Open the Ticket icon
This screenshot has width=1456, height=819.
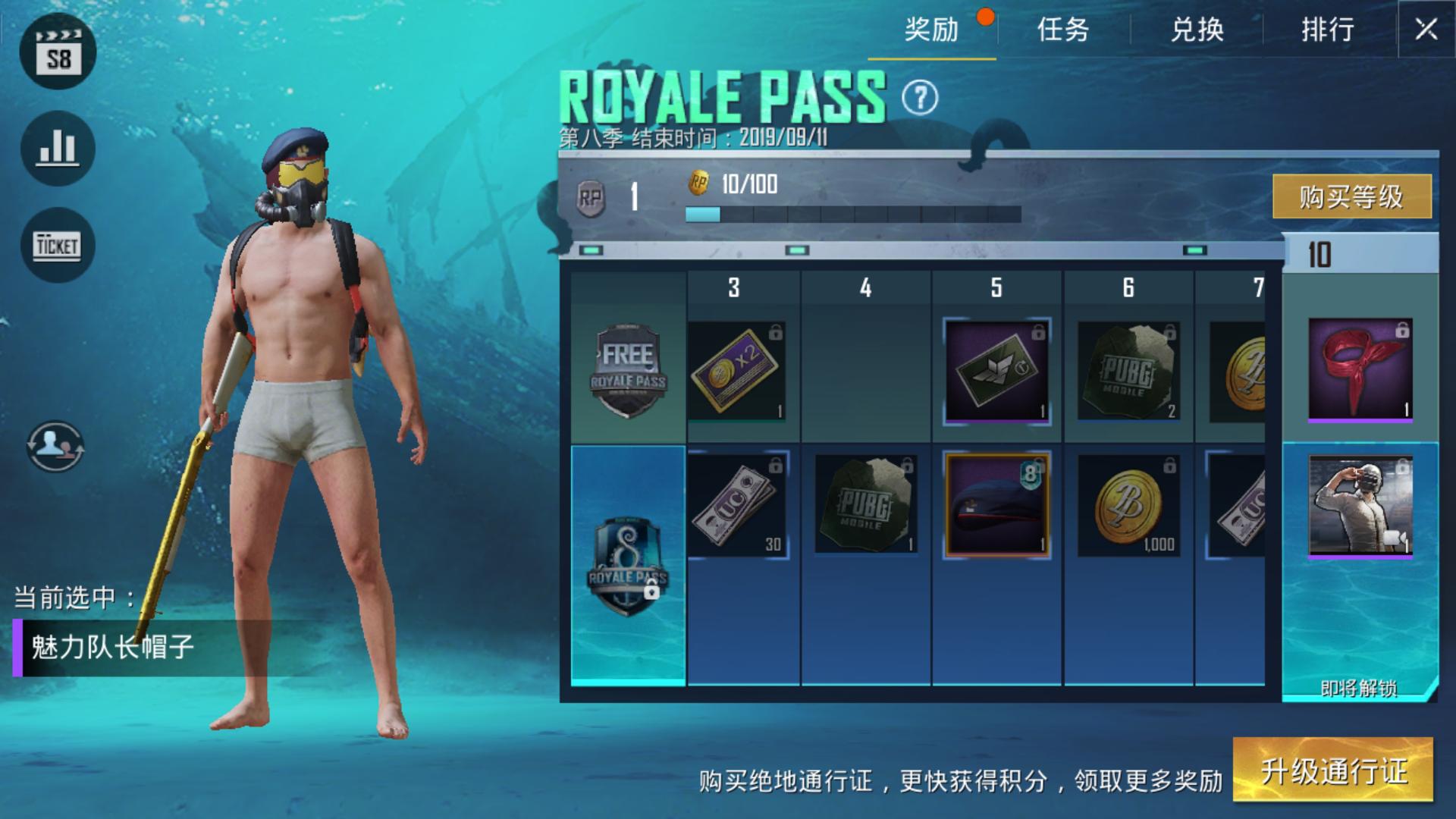pos(58,245)
